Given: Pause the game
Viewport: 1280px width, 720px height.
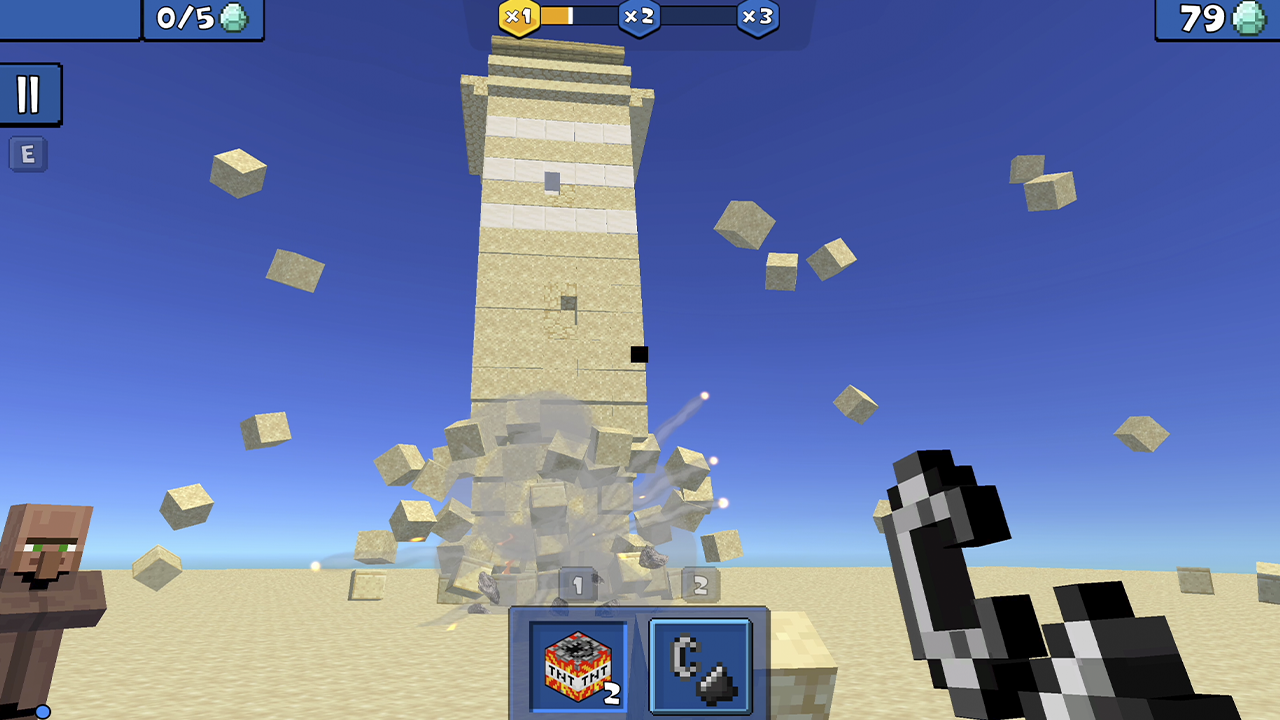Looking at the screenshot, I should pyautogui.click(x=30, y=95).
